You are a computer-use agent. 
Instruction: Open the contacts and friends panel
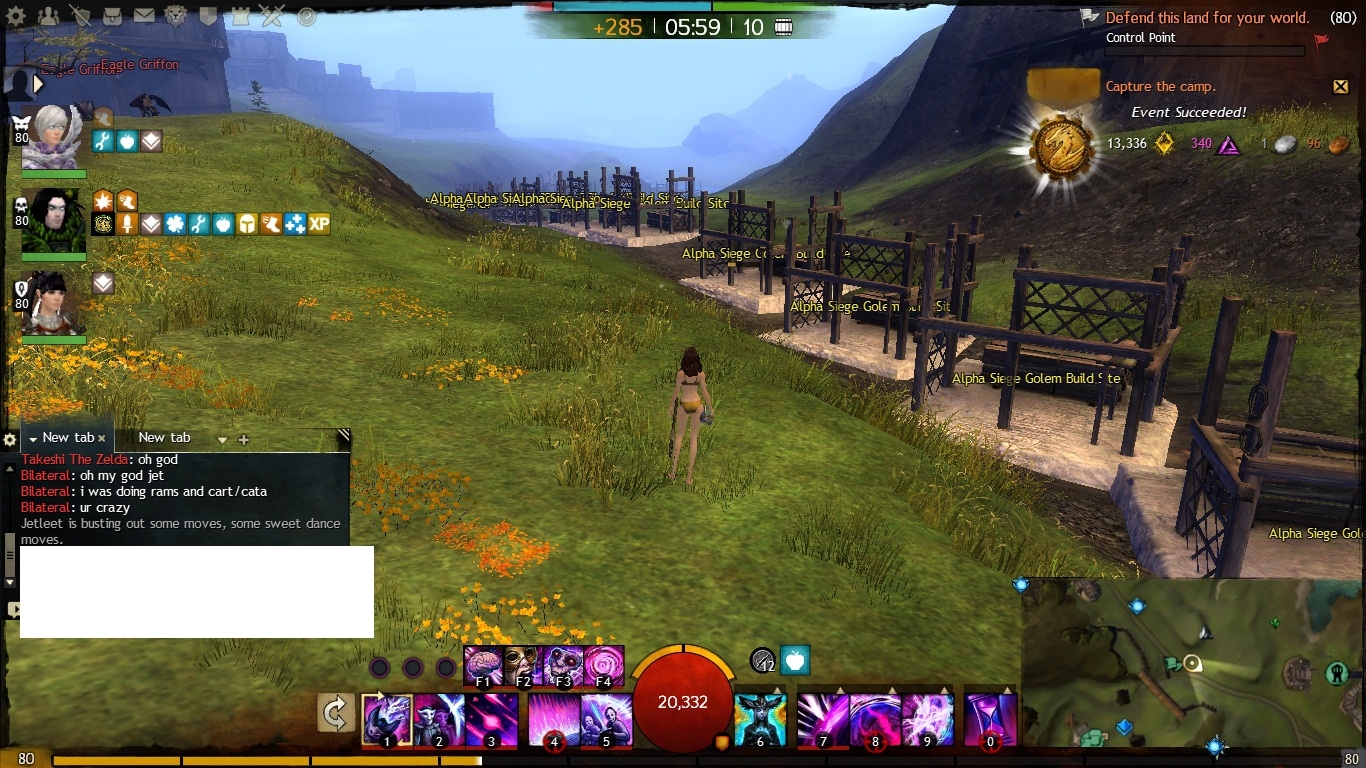[x=47, y=16]
